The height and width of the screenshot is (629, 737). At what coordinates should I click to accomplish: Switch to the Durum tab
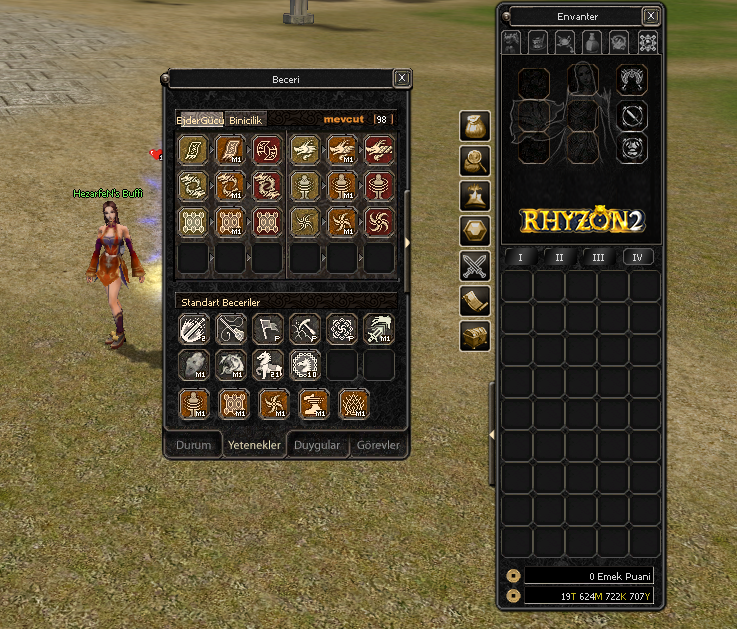(x=194, y=445)
